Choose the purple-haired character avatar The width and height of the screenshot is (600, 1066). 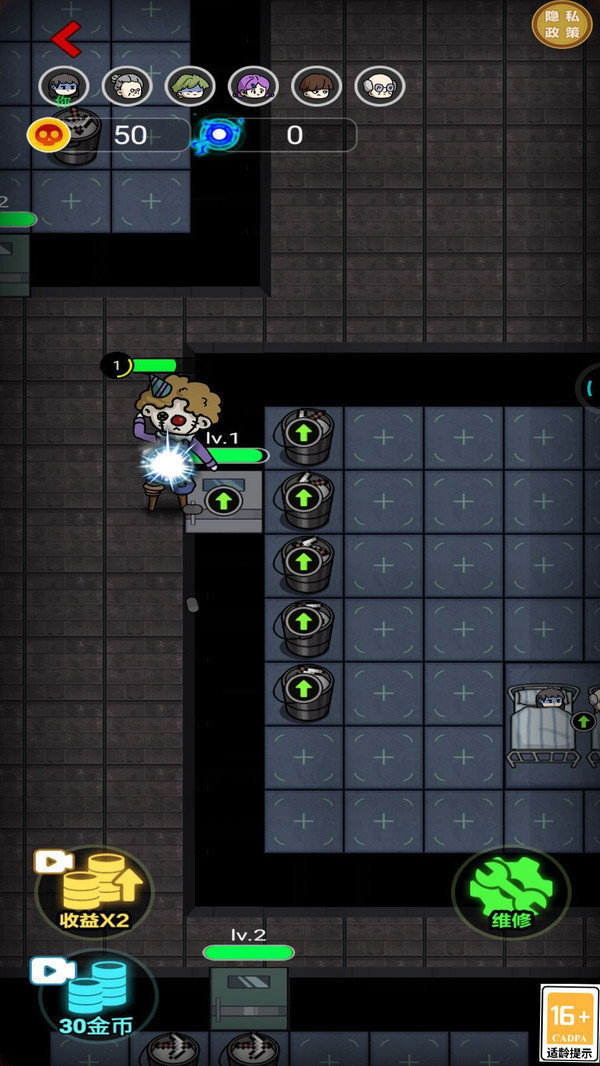[x=253, y=87]
